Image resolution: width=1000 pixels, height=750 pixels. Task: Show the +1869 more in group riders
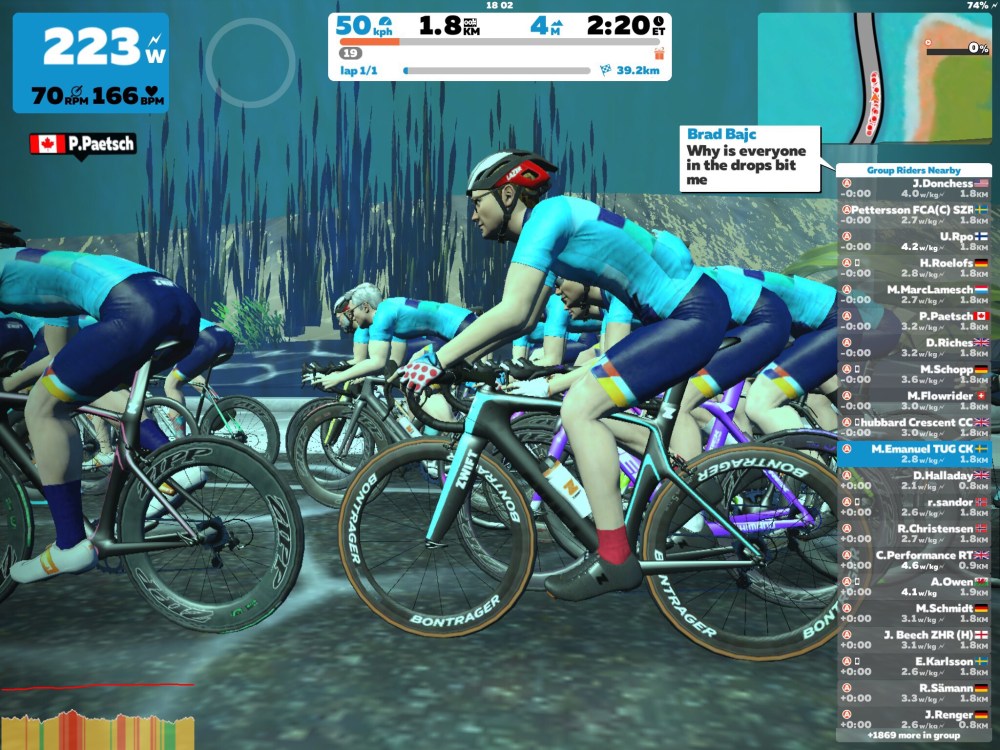coord(913,736)
